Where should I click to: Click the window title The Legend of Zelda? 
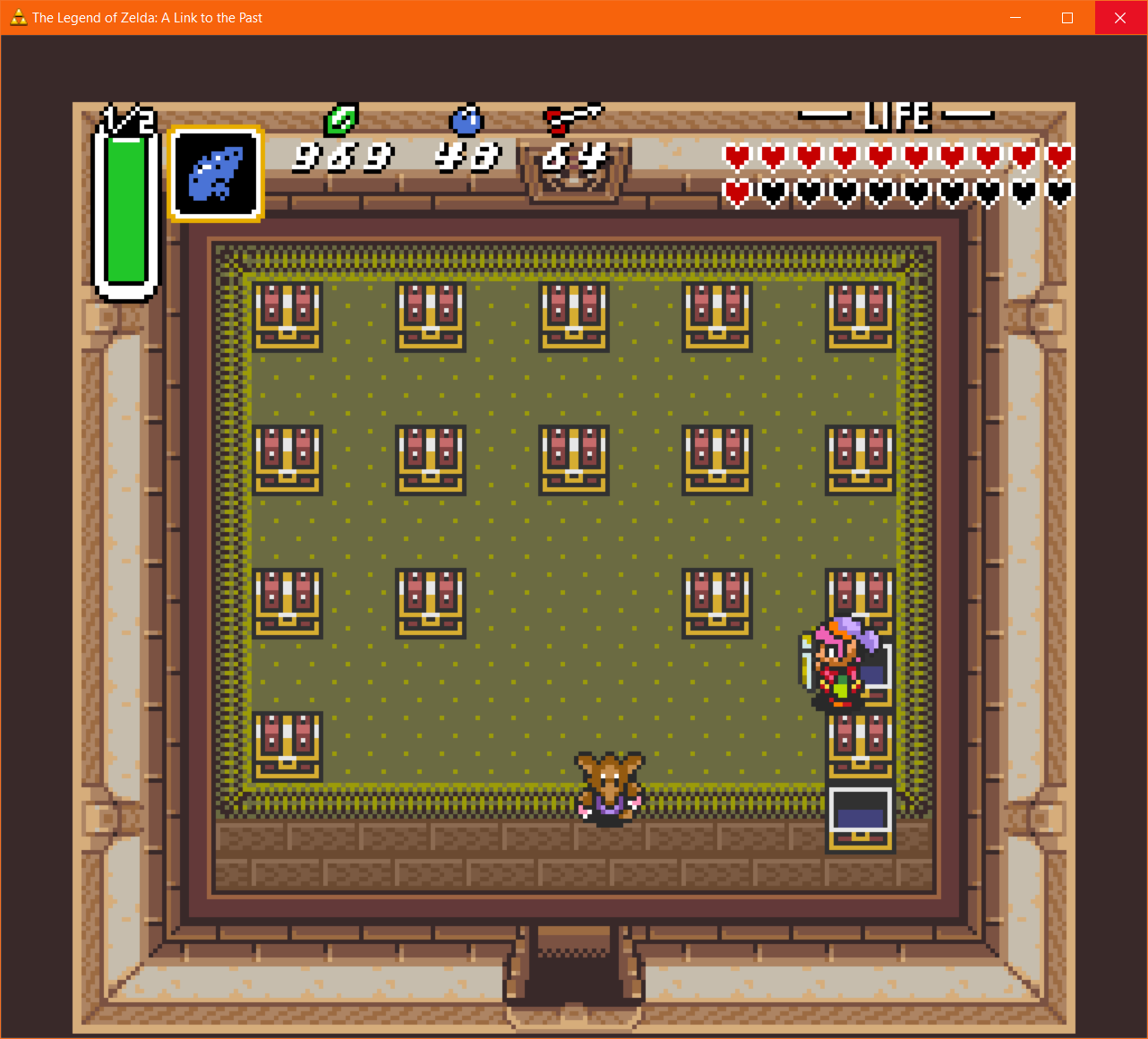[146, 17]
